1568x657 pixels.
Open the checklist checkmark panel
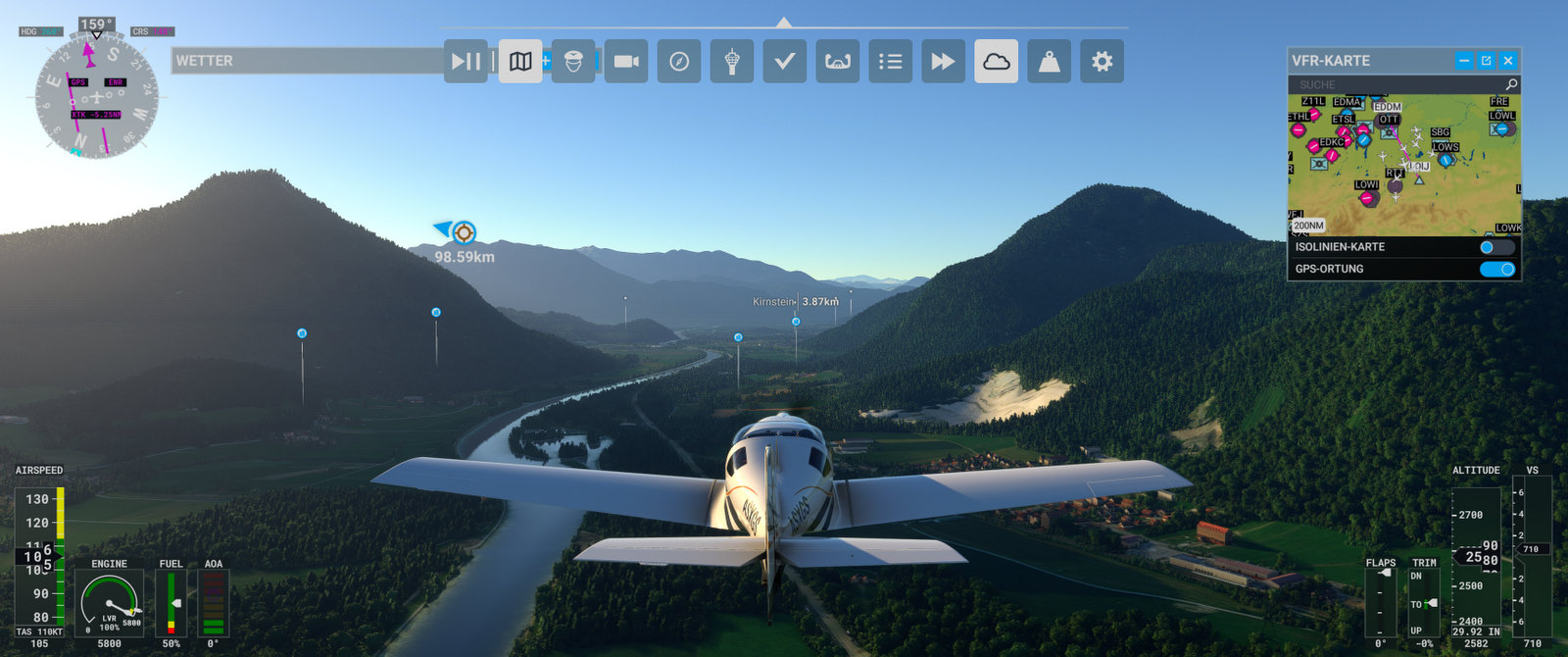click(x=785, y=61)
